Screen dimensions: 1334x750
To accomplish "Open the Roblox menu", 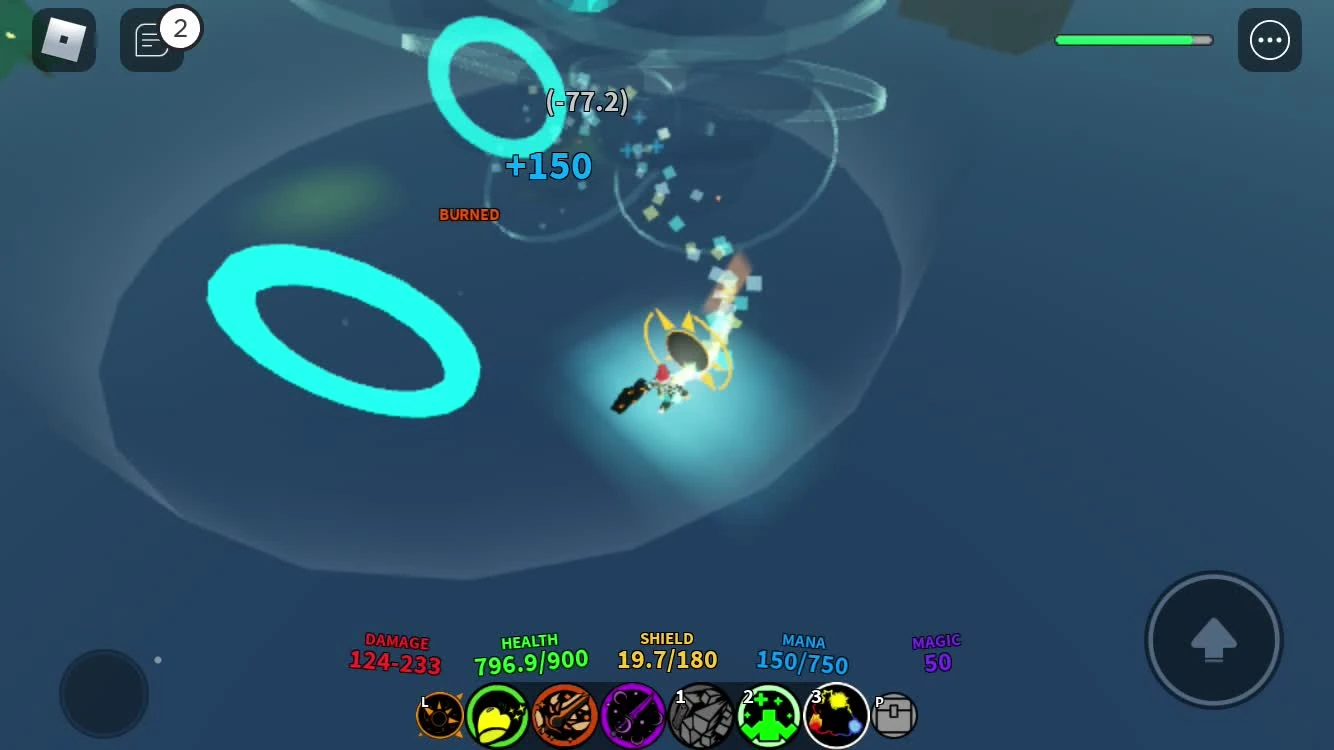I will point(63,40).
